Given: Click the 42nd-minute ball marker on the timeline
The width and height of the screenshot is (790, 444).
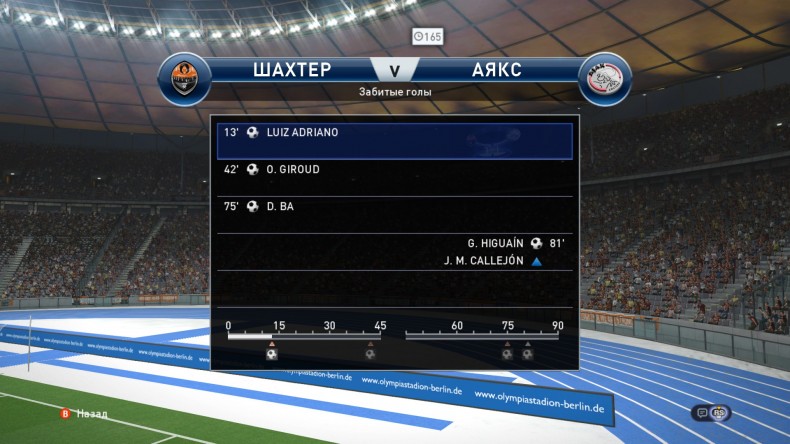Looking at the screenshot, I should pos(370,353).
